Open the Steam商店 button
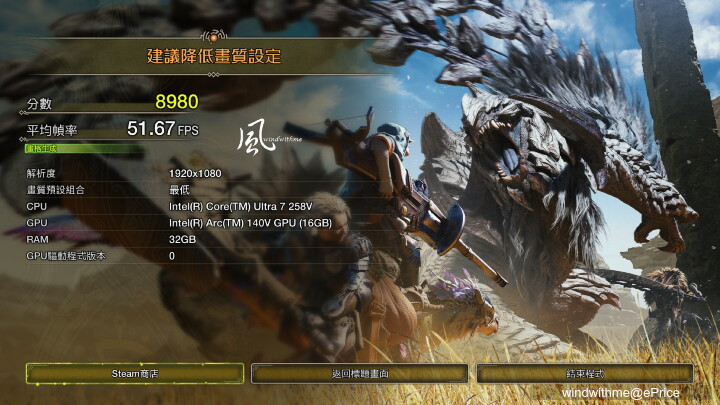 click(135, 373)
